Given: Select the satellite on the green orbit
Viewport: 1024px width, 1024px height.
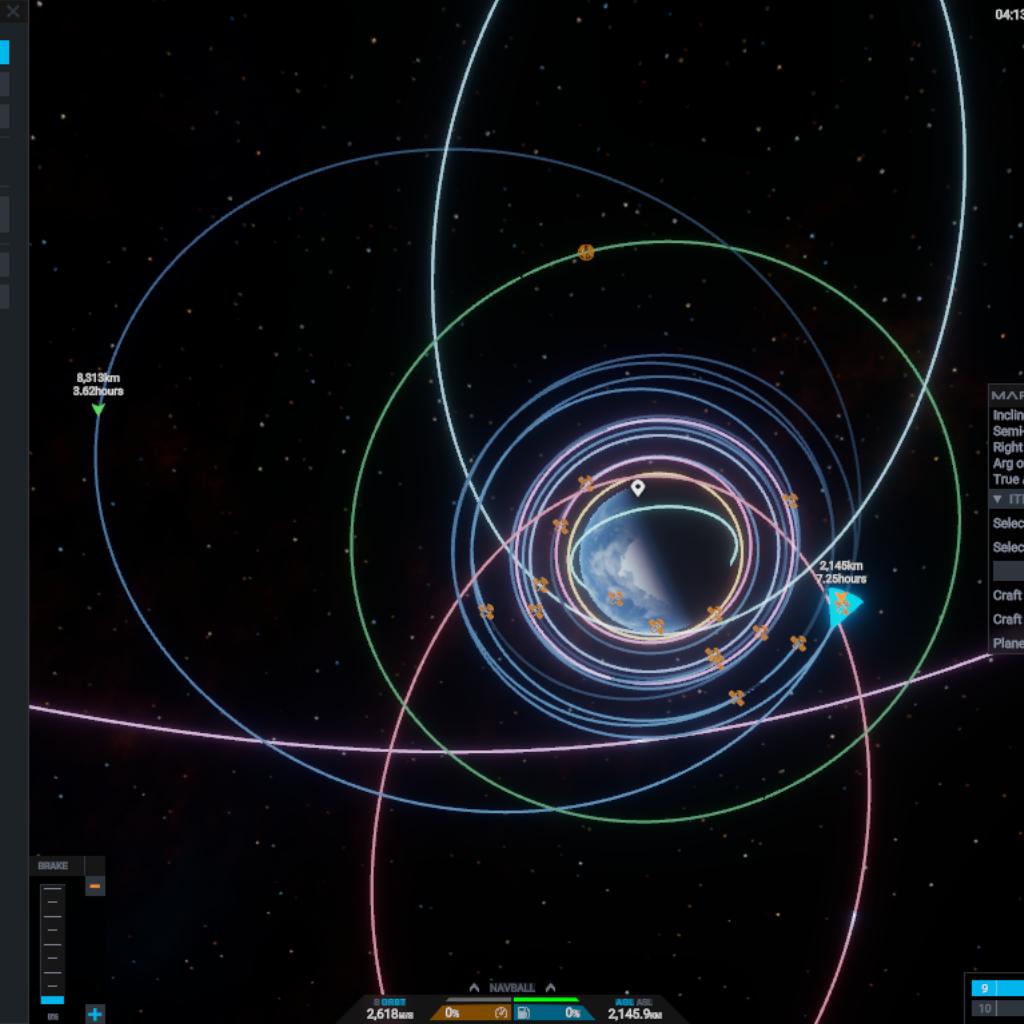Looking at the screenshot, I should tap(587, 253).
